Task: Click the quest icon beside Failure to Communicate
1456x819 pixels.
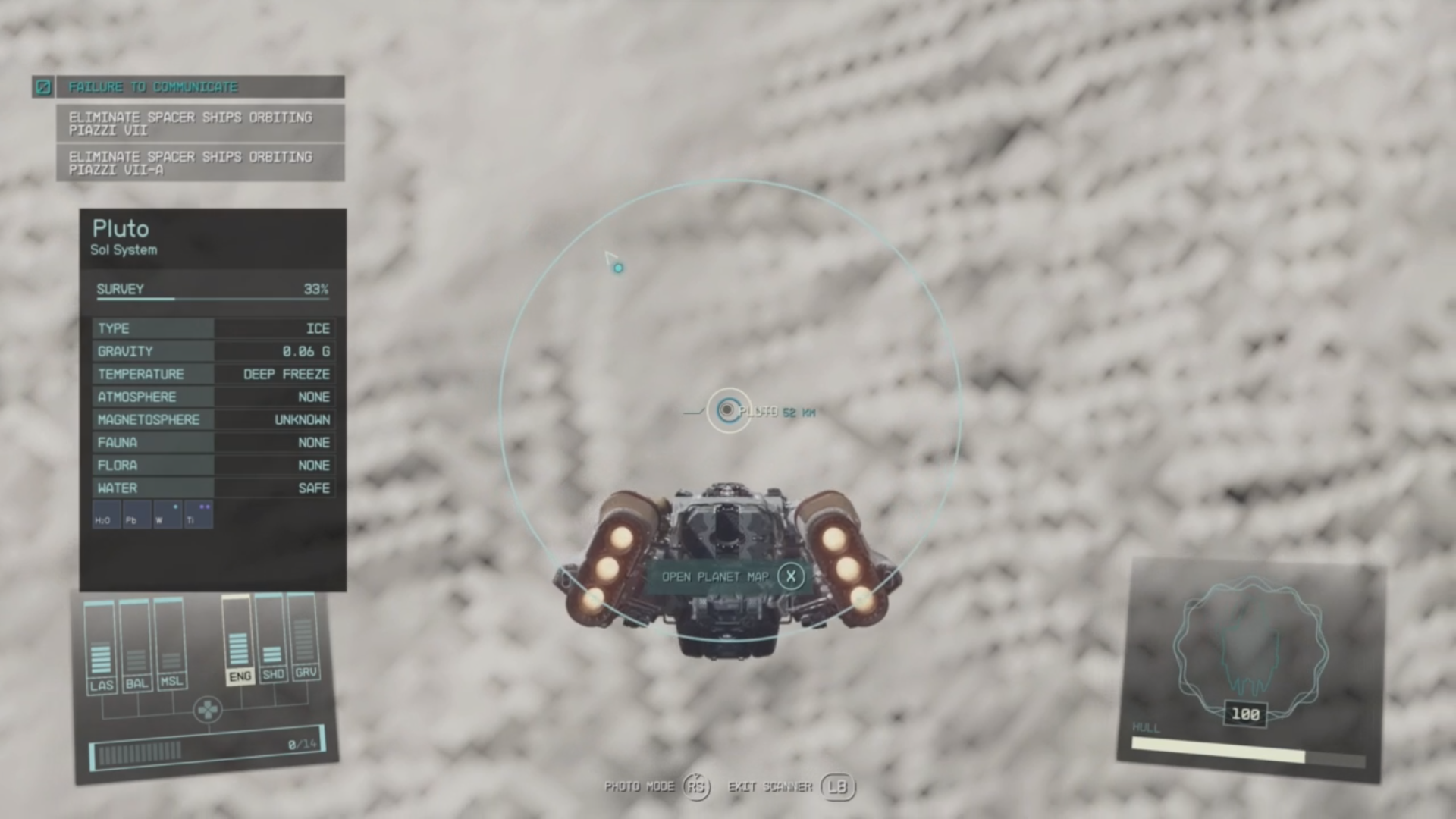Action: [x=43, y=87]
